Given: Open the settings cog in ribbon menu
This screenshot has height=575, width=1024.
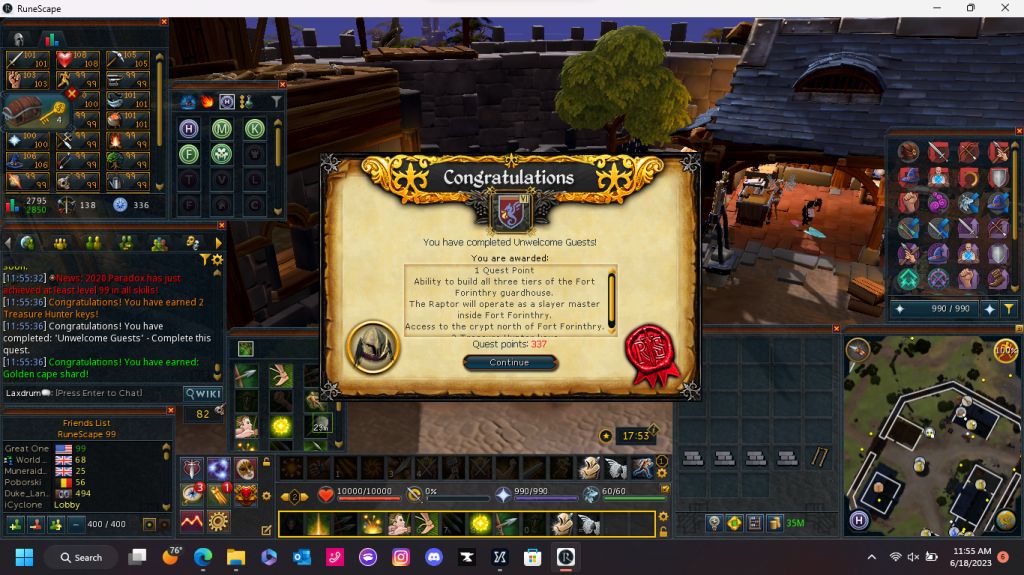Looking at the screenshot, I should [217, 521].
